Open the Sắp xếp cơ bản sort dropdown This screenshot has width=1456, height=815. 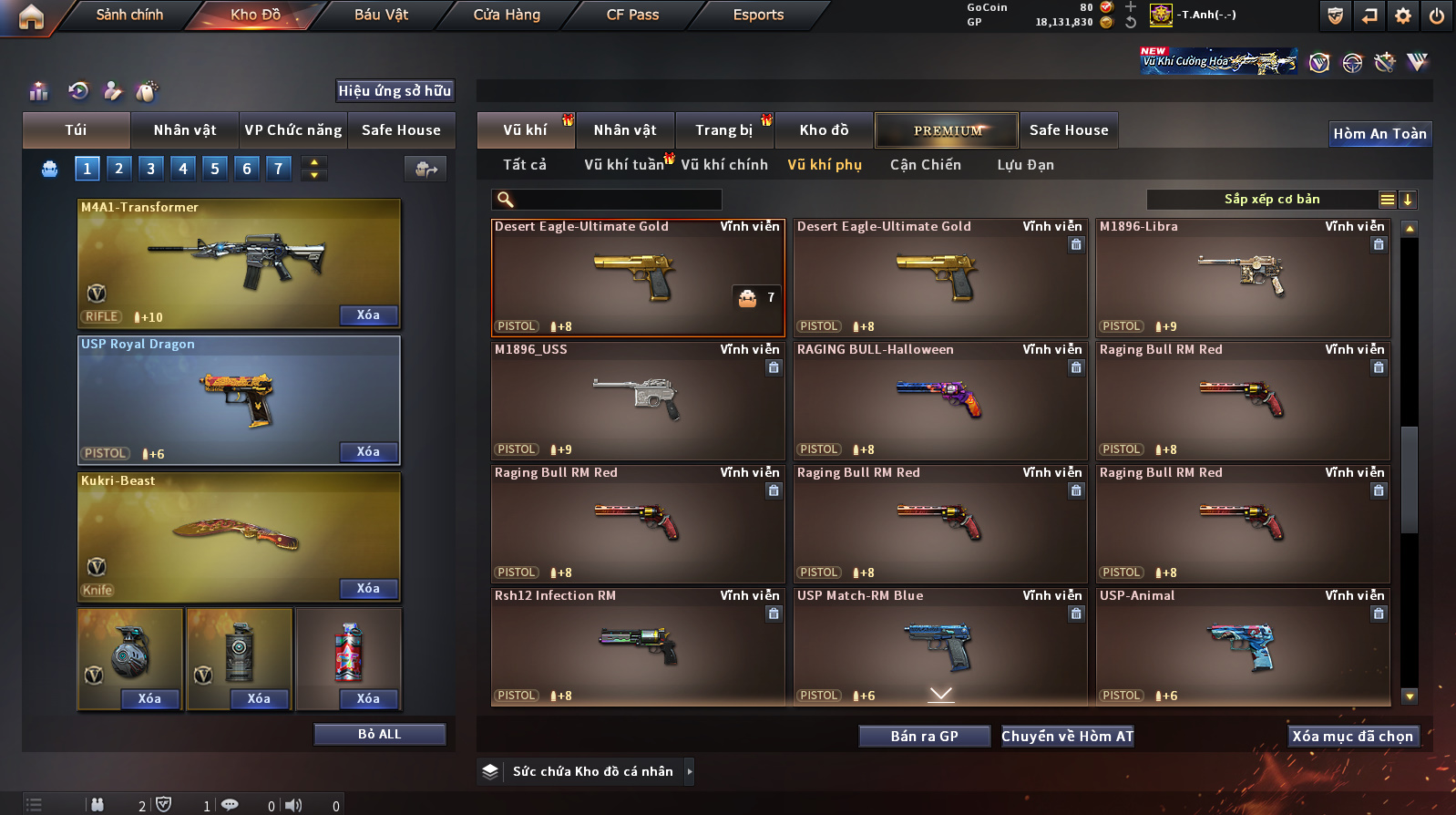click(x=1272, y=200)
